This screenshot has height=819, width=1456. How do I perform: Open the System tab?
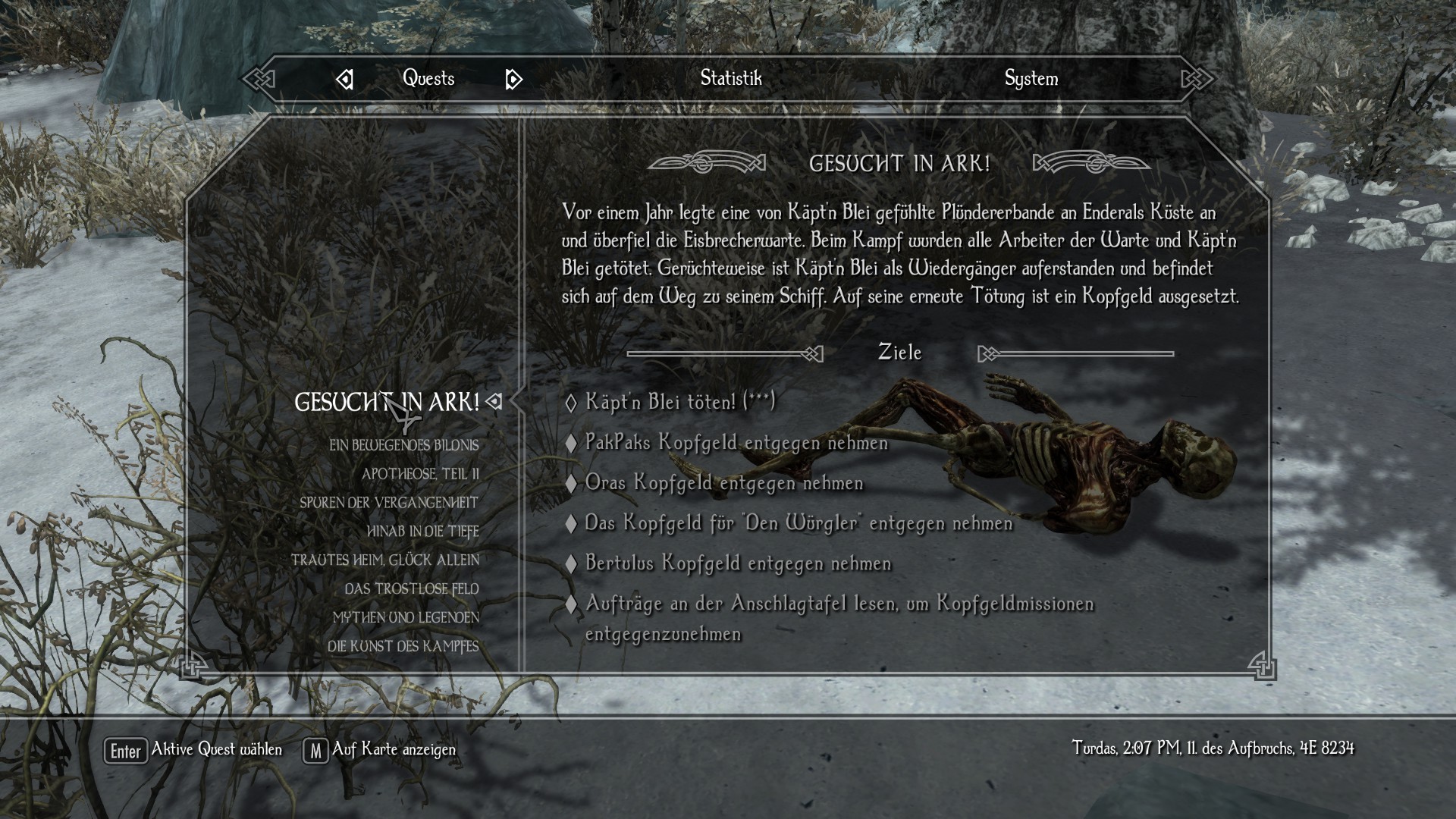pyautogui.click(x=1031, y=78)
